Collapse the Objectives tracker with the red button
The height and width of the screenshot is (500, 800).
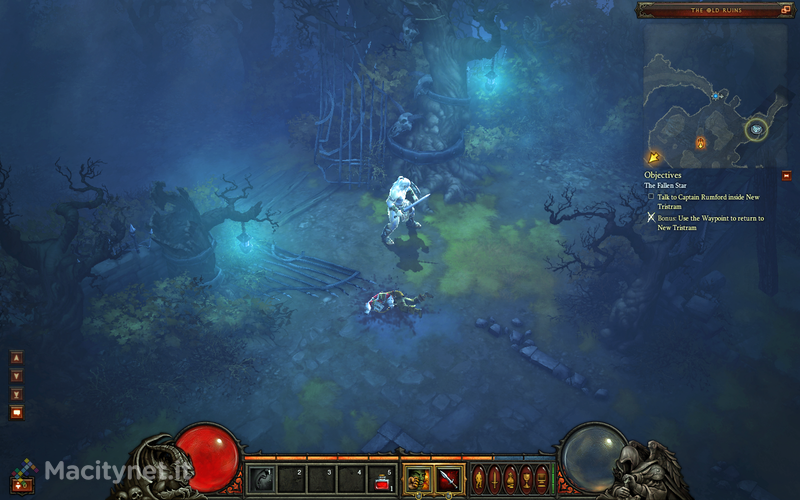(x=786, y=175)
